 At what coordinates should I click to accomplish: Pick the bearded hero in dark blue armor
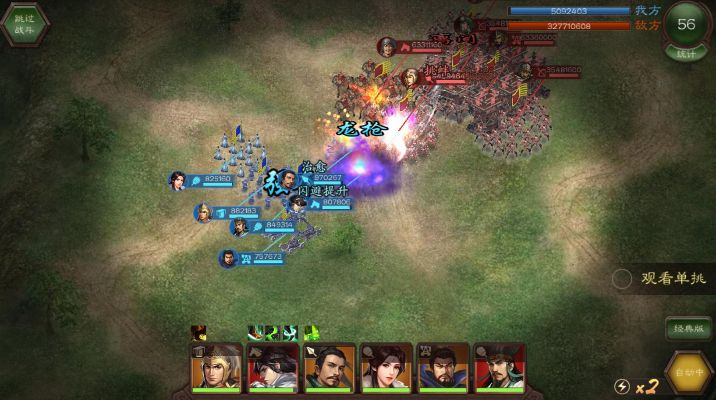tap(442, 369)
